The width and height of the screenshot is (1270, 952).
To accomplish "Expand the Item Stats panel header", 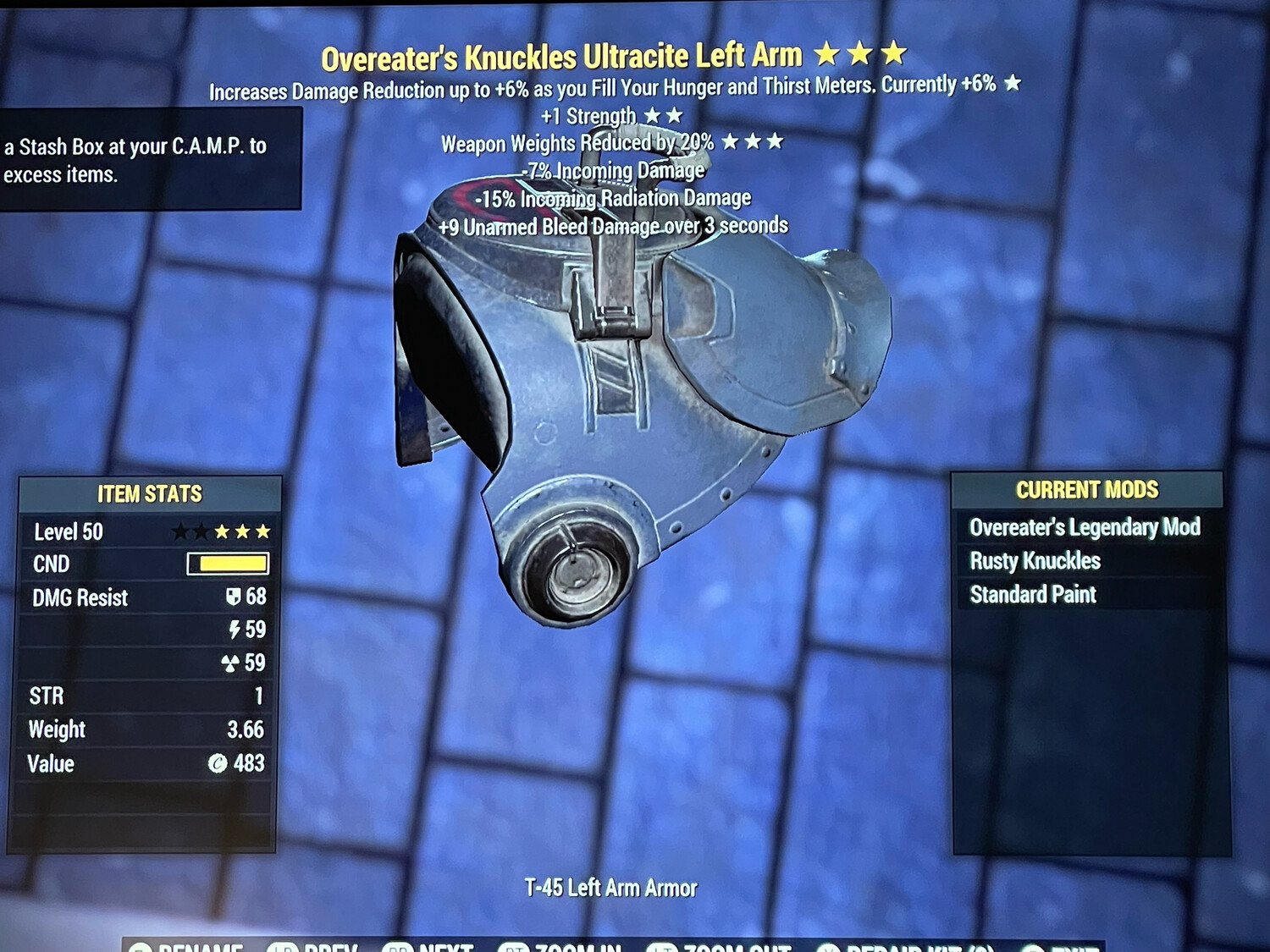I will (x=151, y=494).
